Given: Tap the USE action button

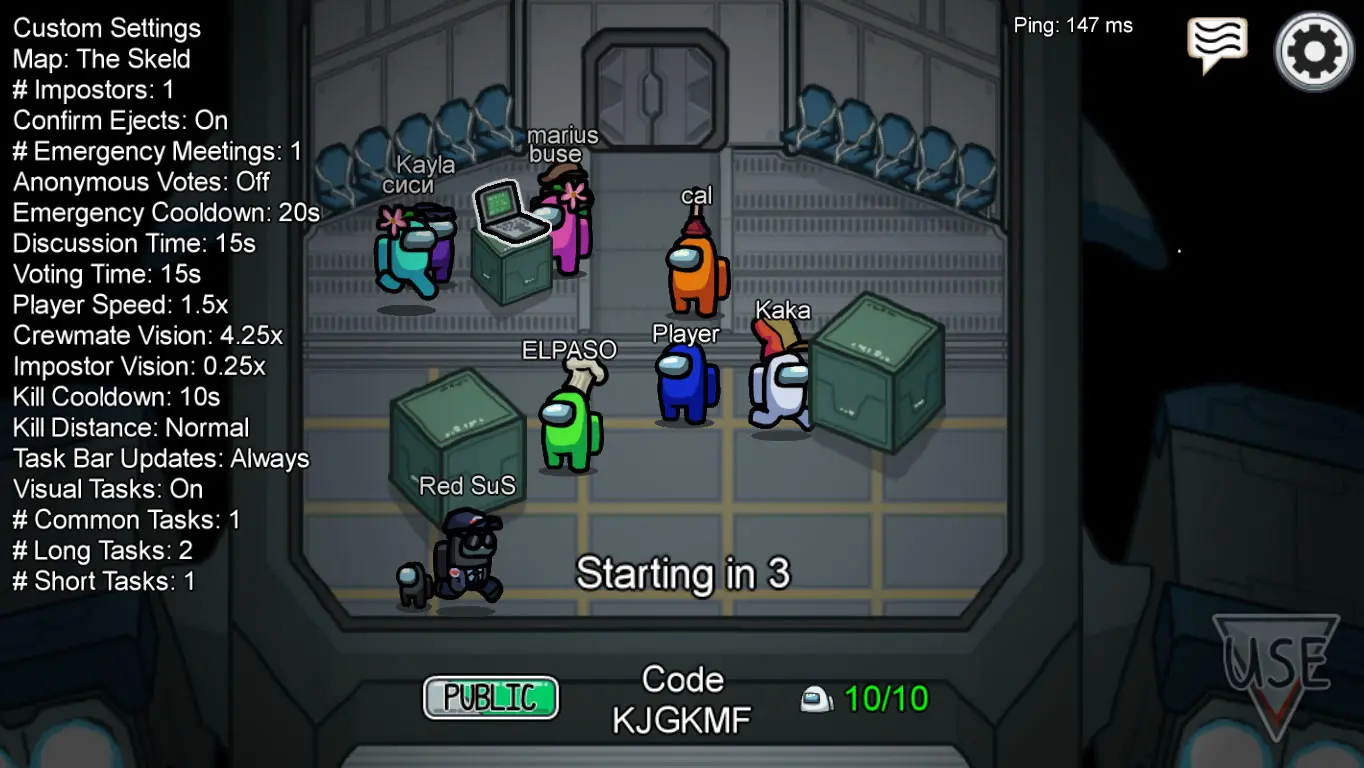Looking at the screenshot, I should pyautogui.click(x=1277, y=669).
